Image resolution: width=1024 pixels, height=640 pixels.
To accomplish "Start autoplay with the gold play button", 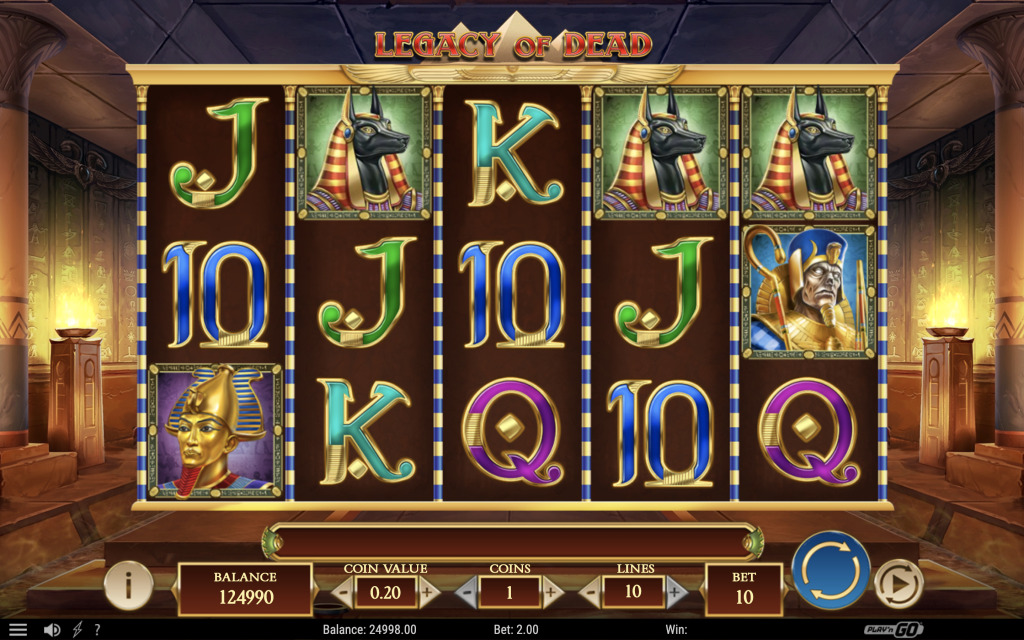I will coord(897,583).
